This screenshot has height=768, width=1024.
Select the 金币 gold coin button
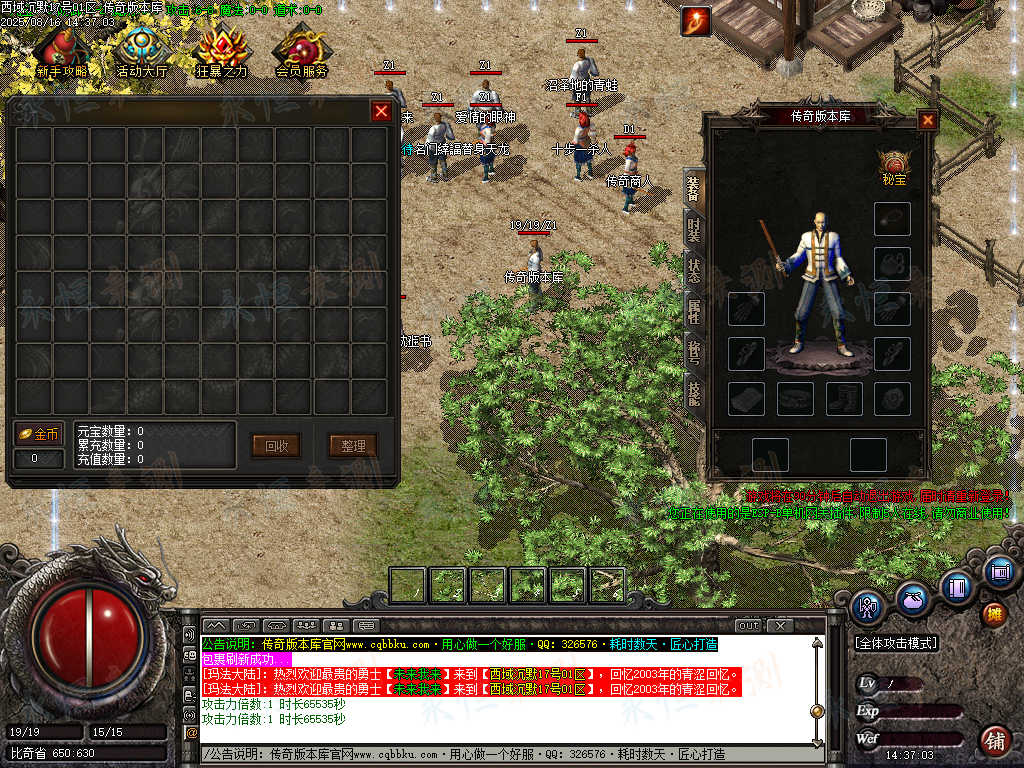[39, 435]
